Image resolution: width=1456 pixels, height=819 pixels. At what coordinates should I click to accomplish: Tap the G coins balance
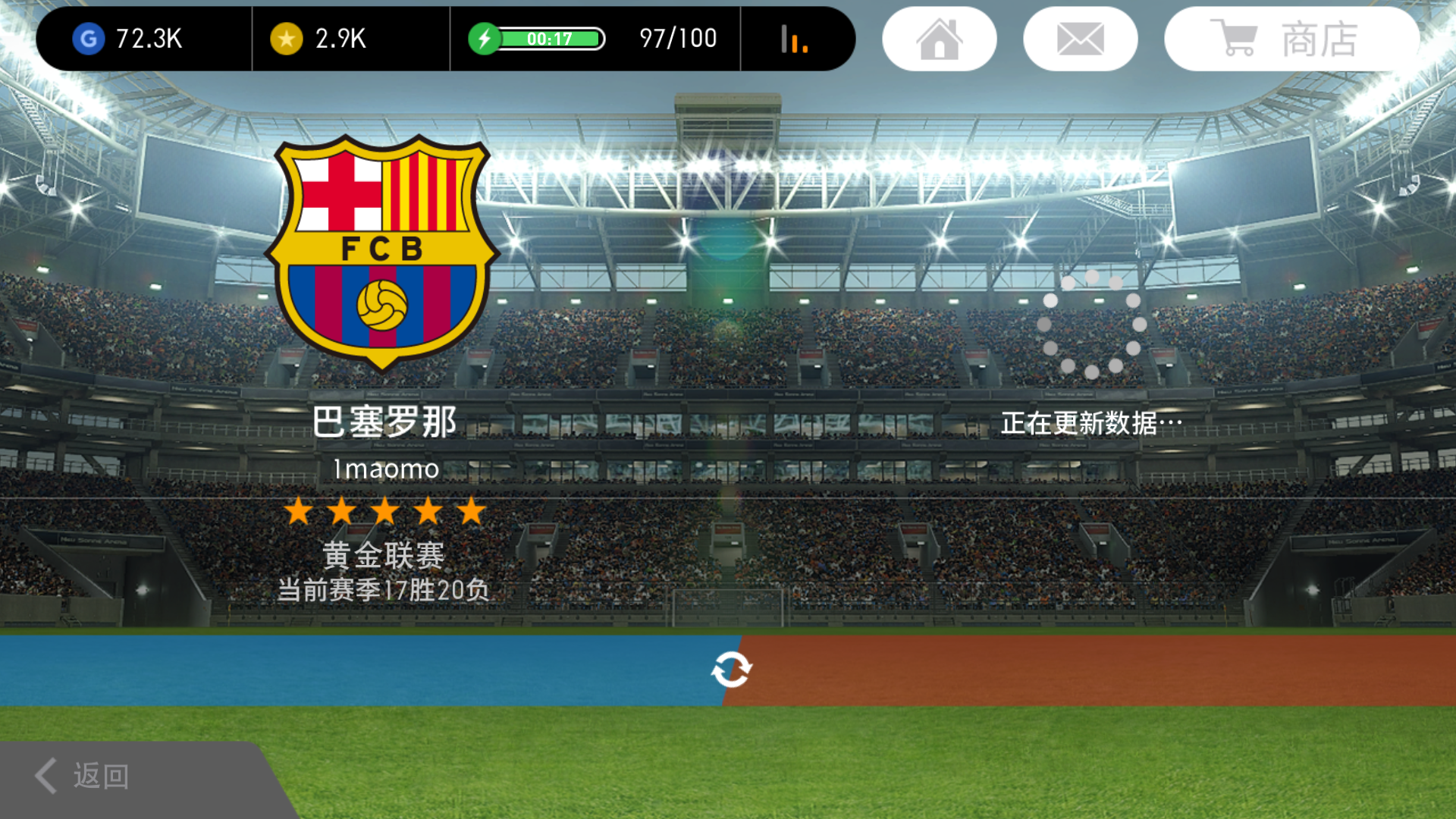(x=129, y=39)
